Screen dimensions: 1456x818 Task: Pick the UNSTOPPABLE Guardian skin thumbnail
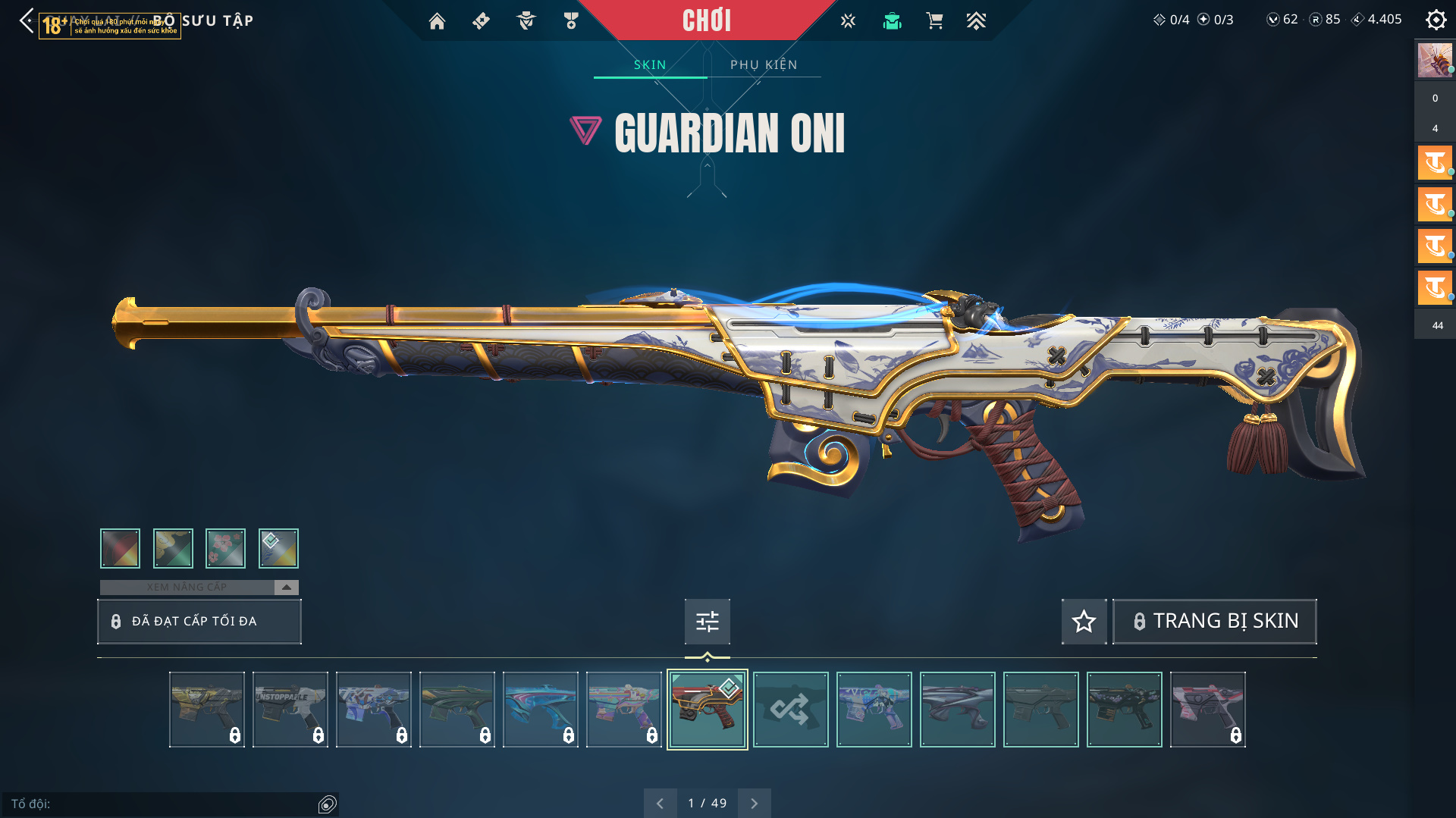point(290,710)
